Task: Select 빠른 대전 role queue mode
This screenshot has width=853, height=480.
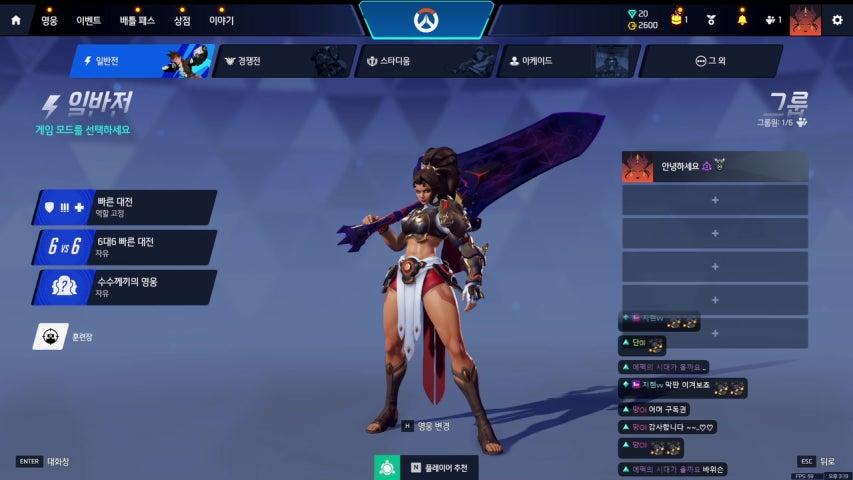Action: click(x=124, y=207)
